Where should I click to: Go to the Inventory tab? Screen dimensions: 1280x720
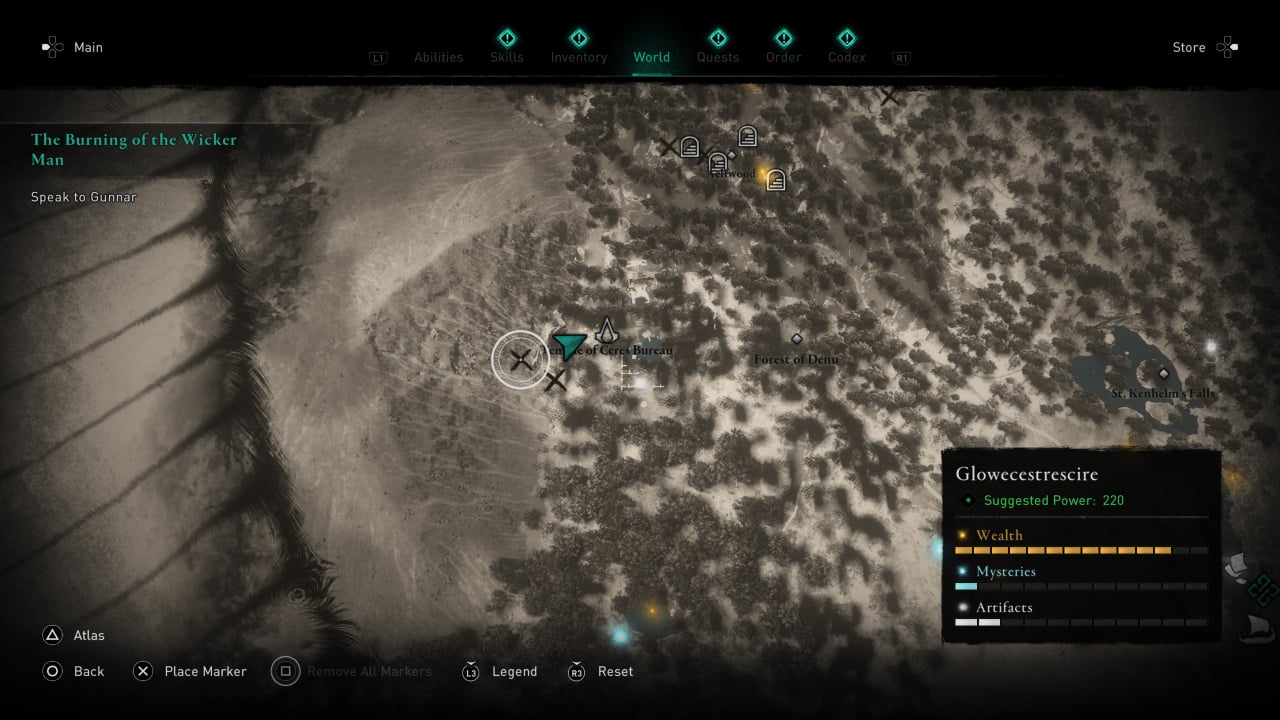[579, 57]
